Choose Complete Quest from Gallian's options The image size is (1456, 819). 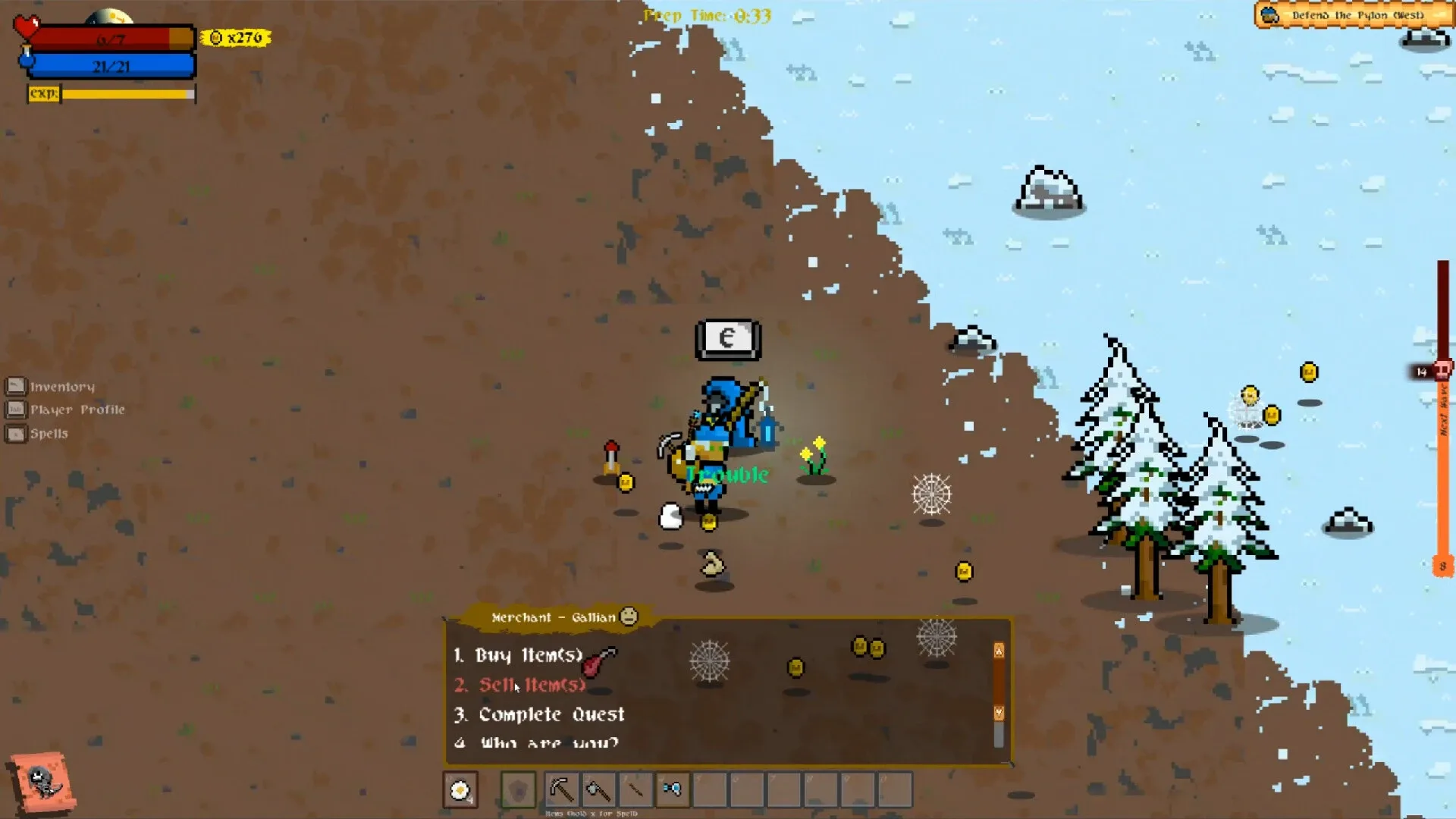tap(539, 714)
